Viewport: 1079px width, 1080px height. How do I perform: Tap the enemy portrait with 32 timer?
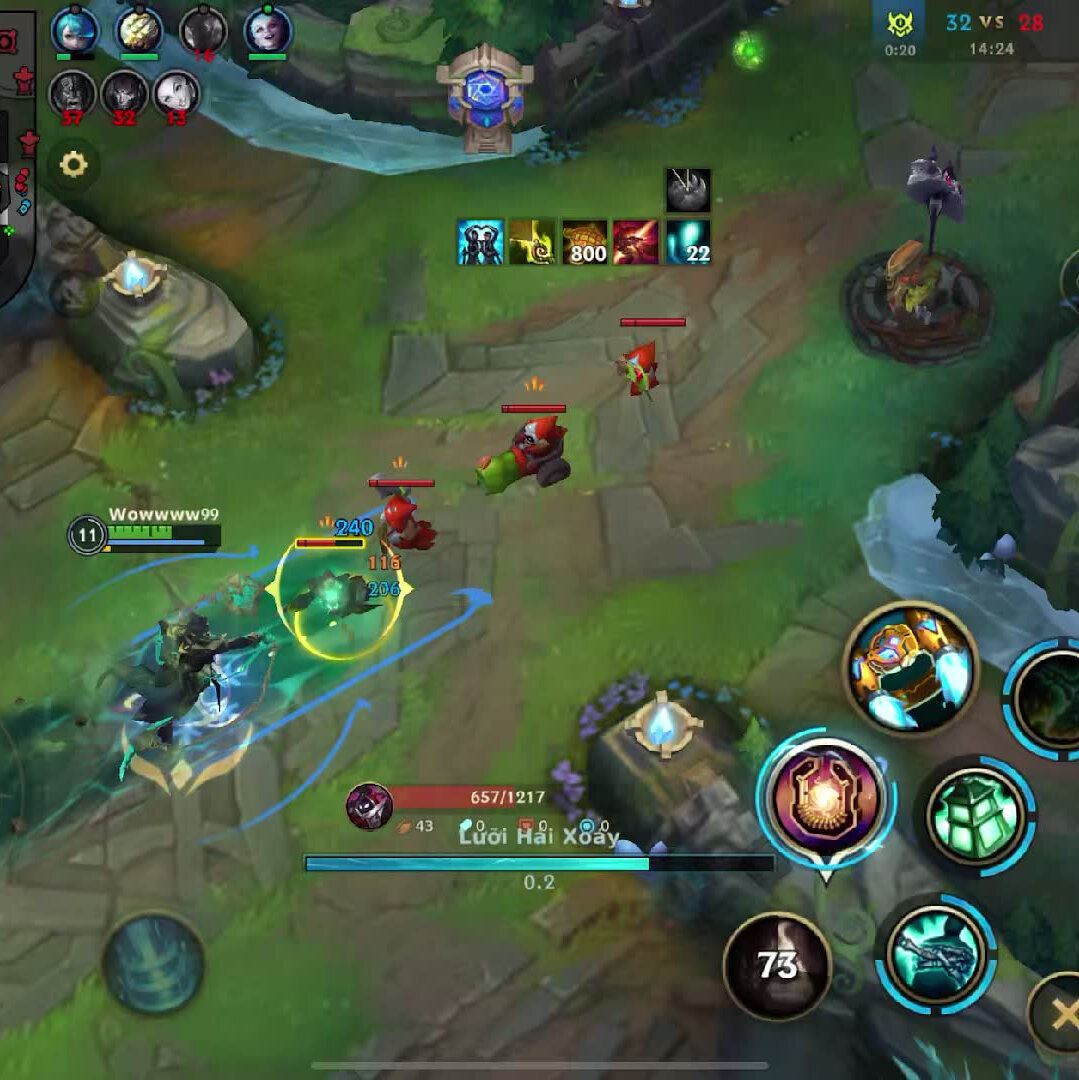tap(124, 94)
